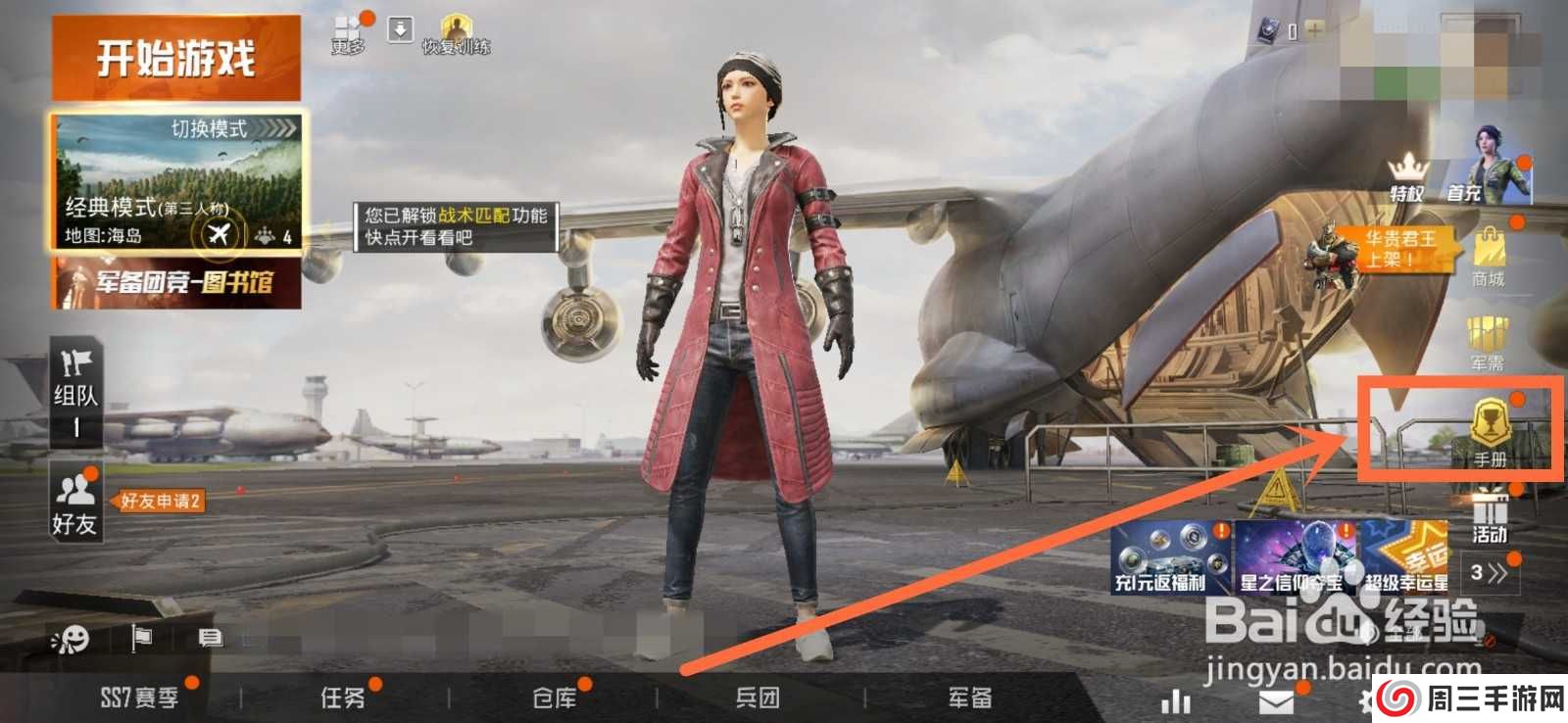Open the 恢复训练 restore training icon
The image size is (1568, 723).
click(x=456, y=26)
